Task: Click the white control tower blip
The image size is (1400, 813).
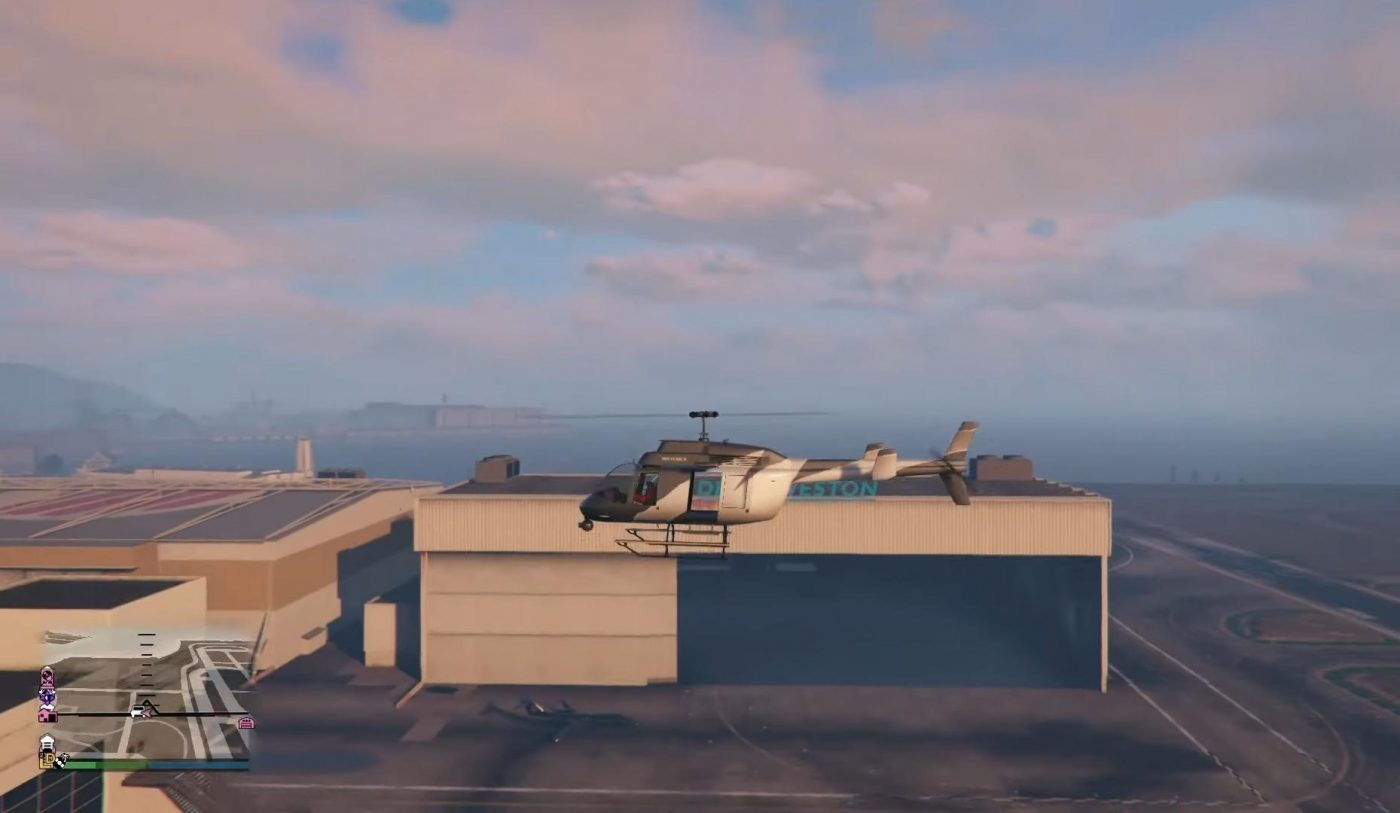Action: 47,743
